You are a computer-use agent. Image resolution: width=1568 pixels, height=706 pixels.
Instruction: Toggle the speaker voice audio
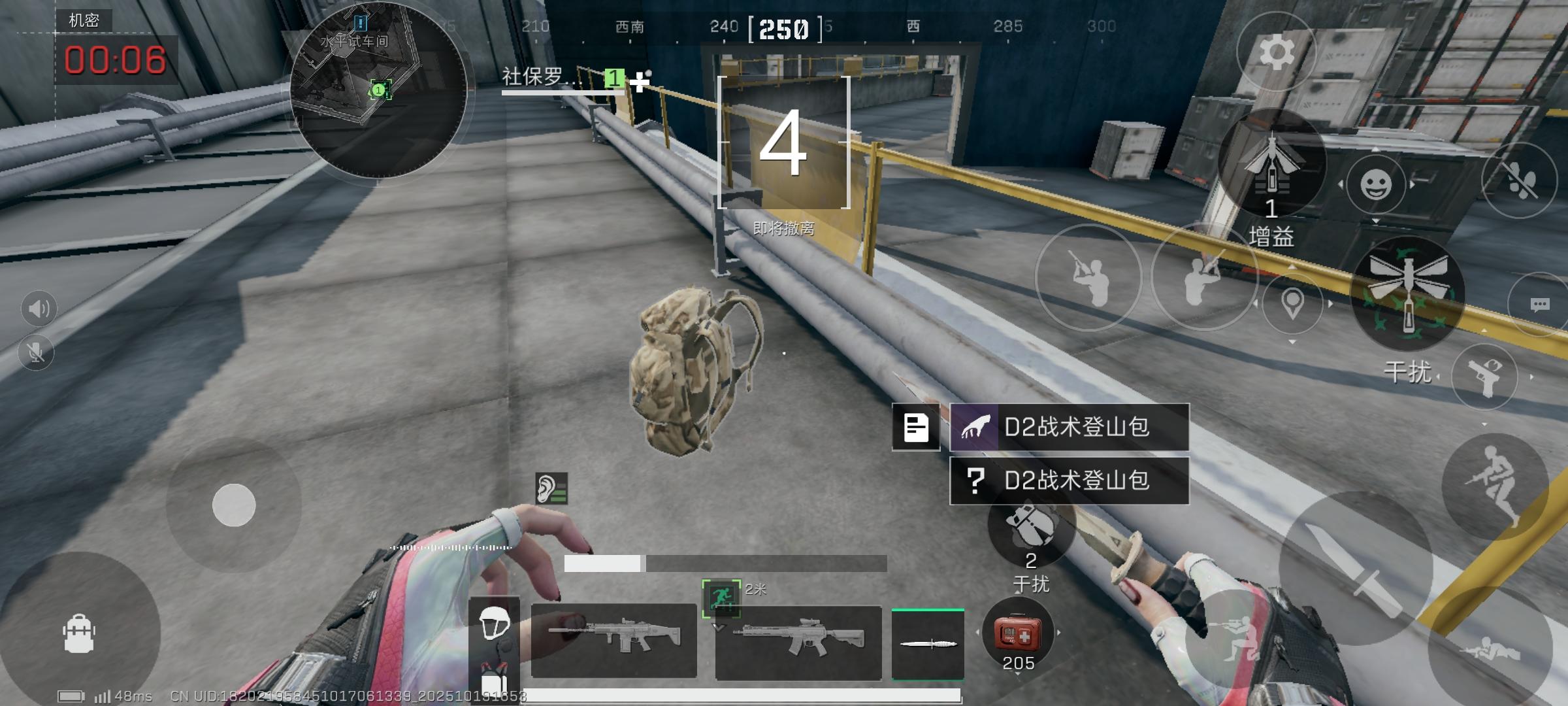tap(37, 307)
